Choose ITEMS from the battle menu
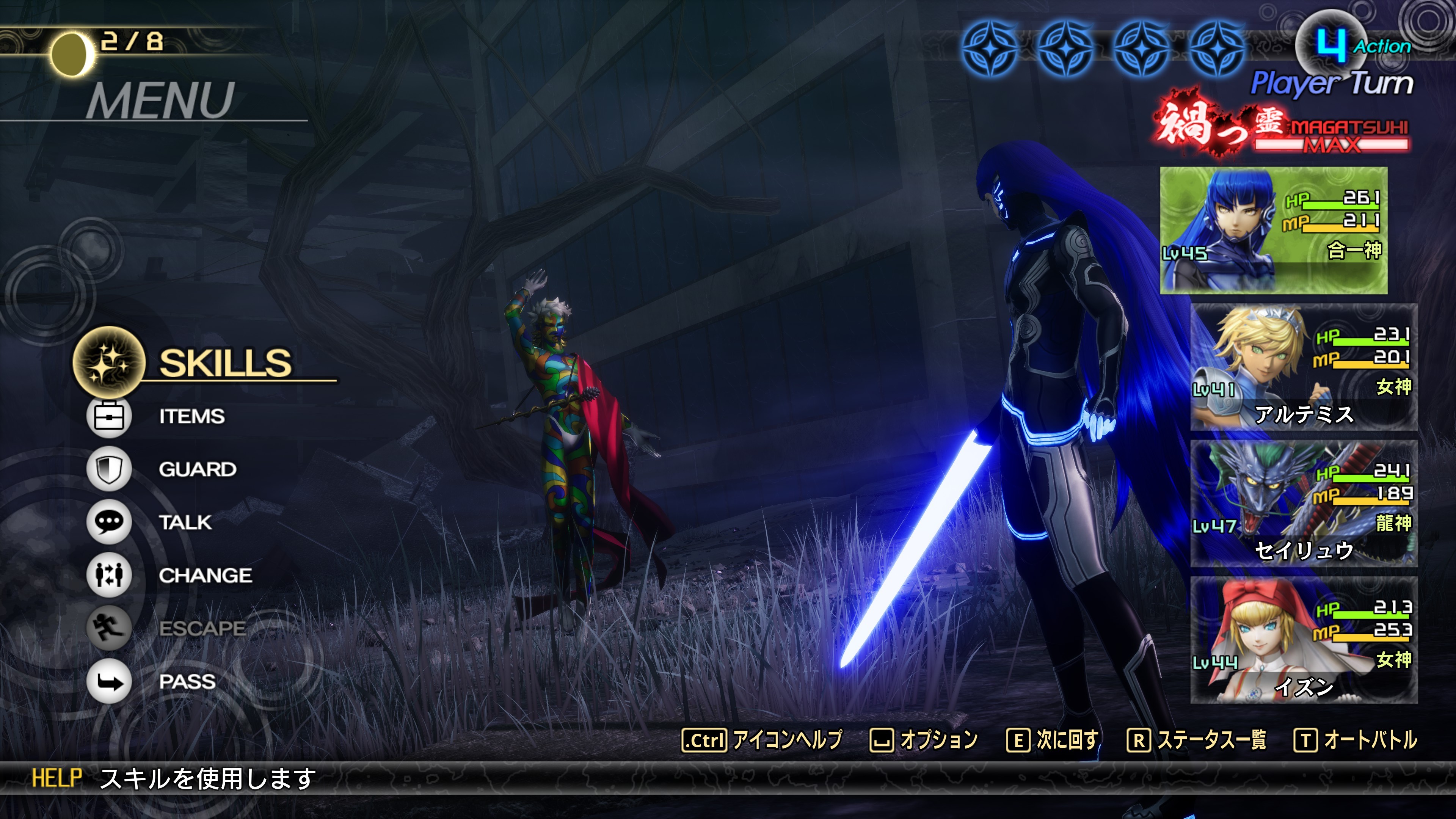Viewport: 1456px width, 819px height. (191, 417)
